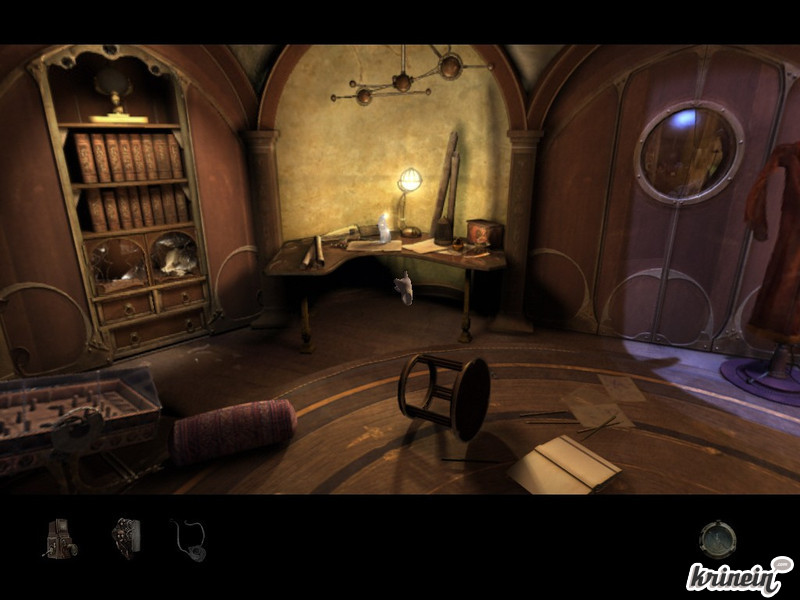Pick the mechanical device inventory item
This screenshot has height=600, width=800.
click(126, 537)
